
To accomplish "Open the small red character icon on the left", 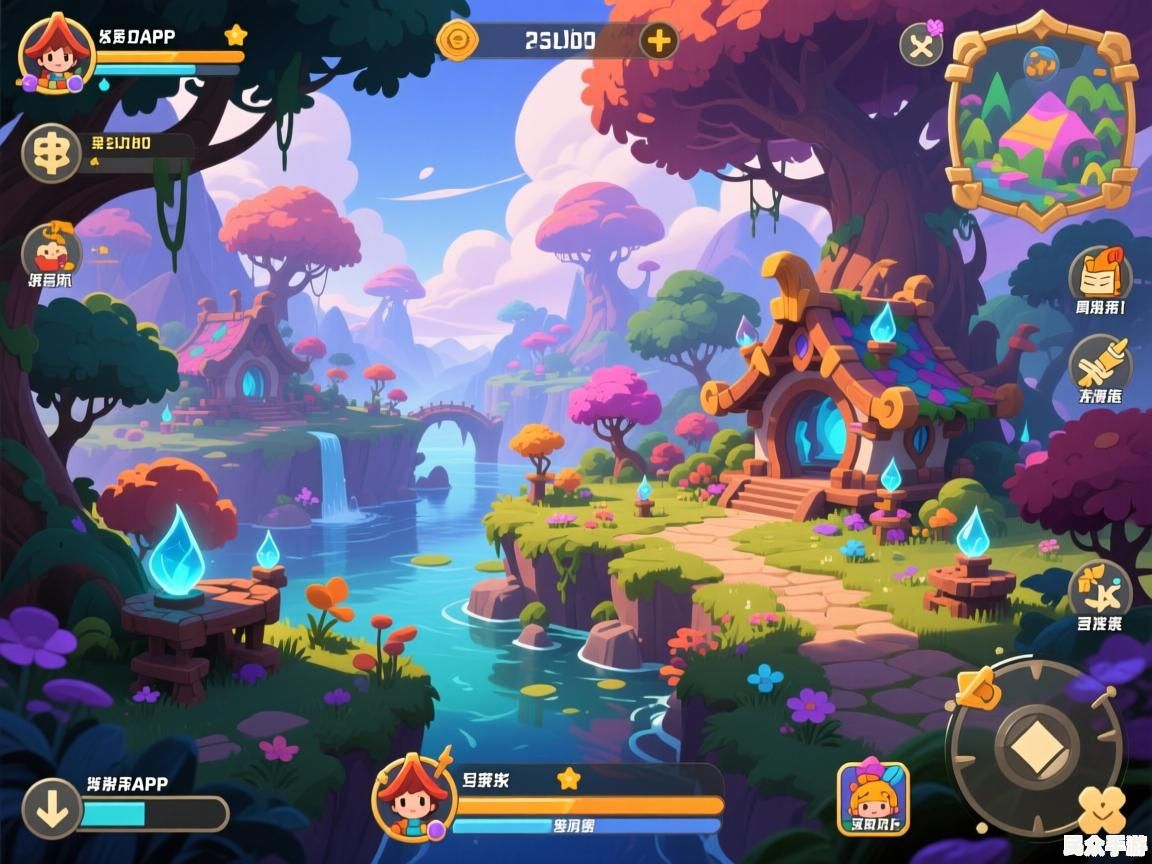I will coord(51,250).
